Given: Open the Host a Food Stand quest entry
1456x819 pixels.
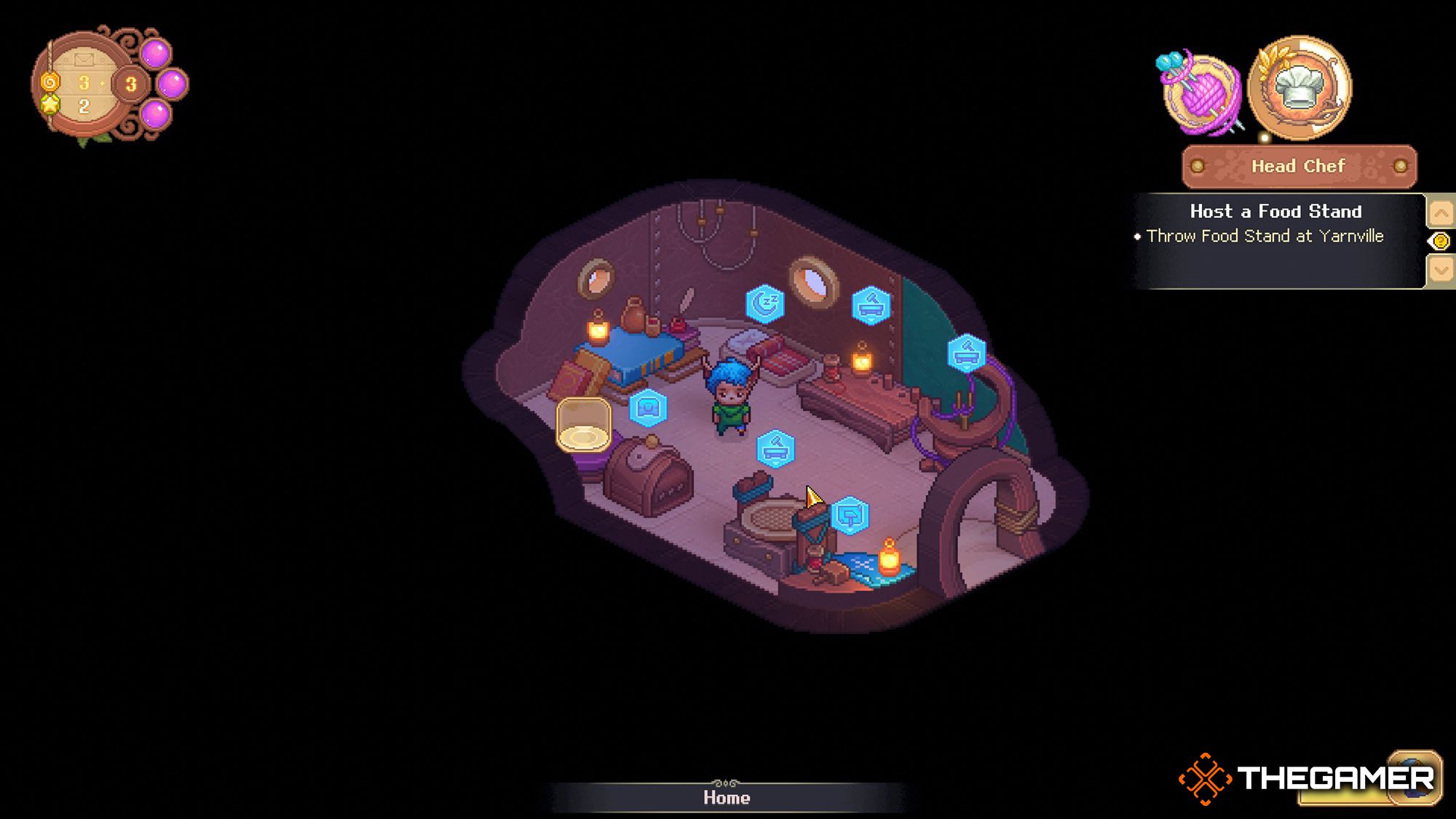Looking at the screenshot, I should [x=1275, y=212].
